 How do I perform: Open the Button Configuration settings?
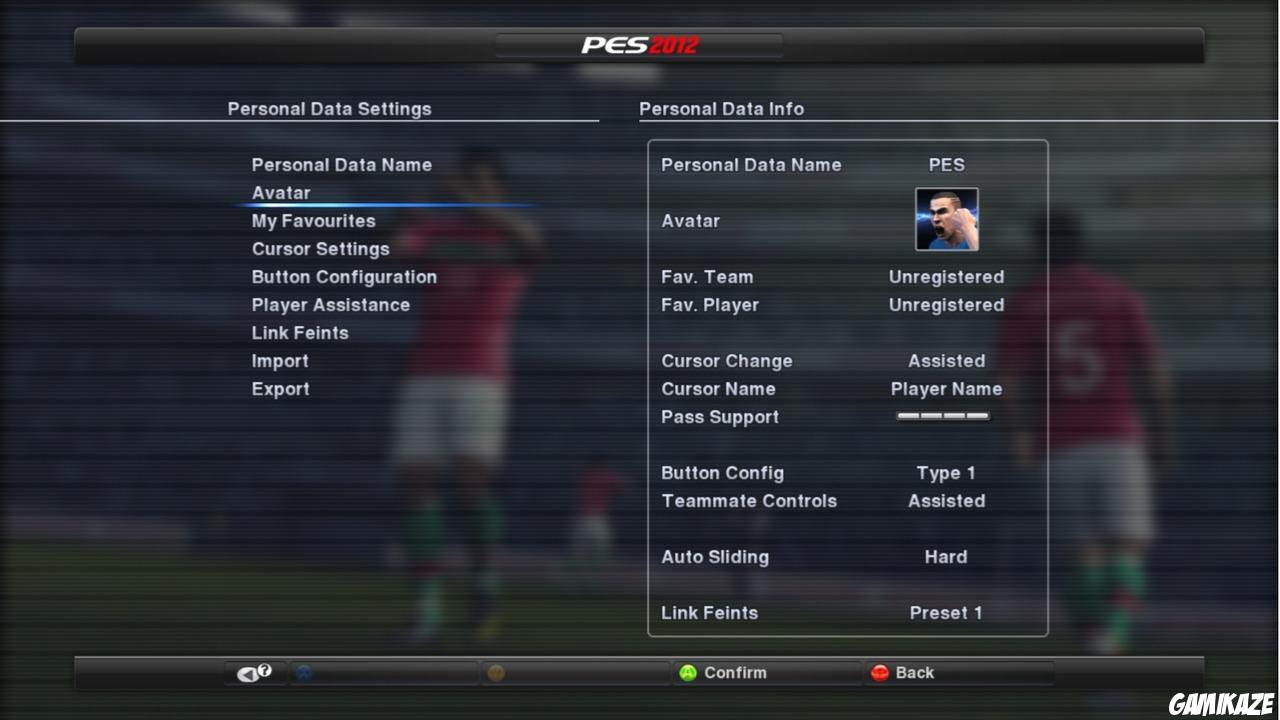click(x=345, y=276)
